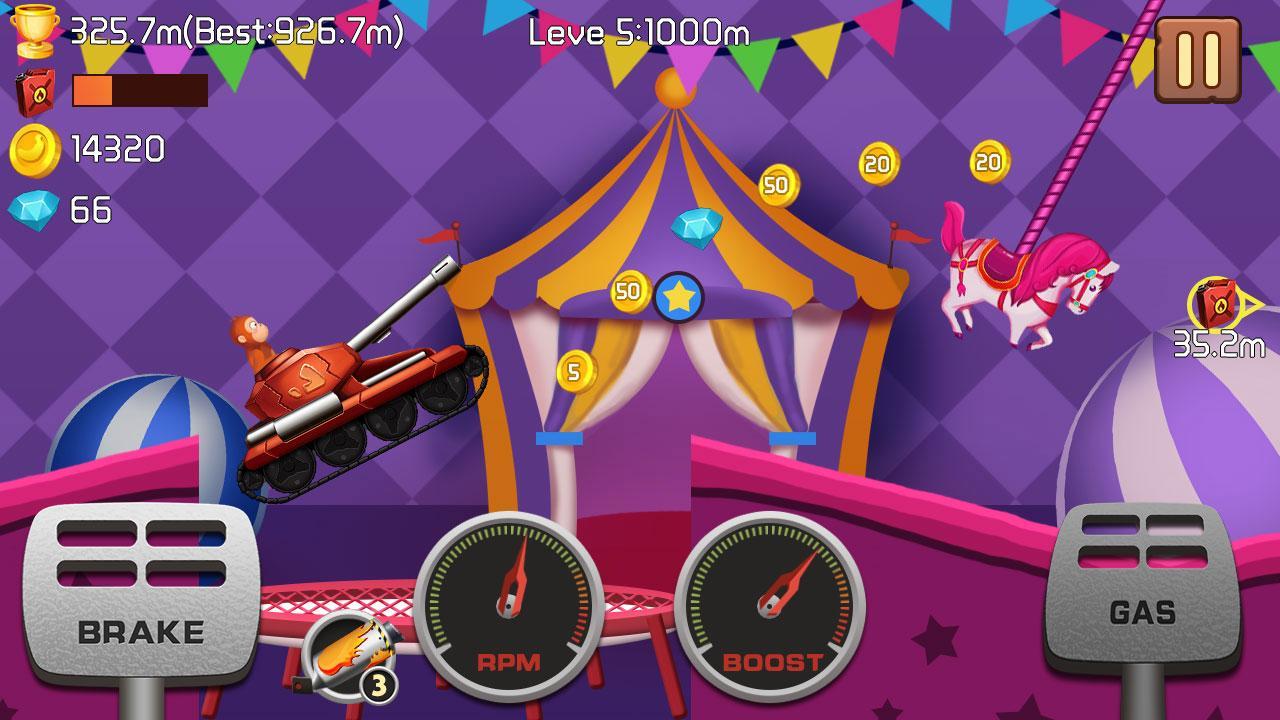Activate the rocket boost item
This screenshot has width=1280, height=720.
pos(349,654)
